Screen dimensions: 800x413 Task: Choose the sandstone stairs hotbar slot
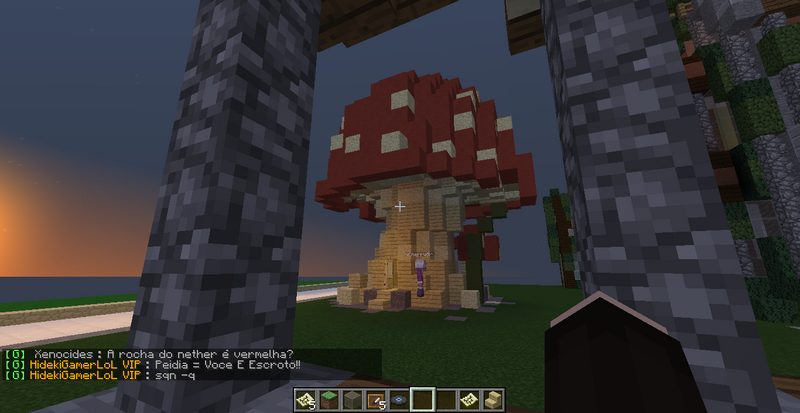tap(494, 401)
